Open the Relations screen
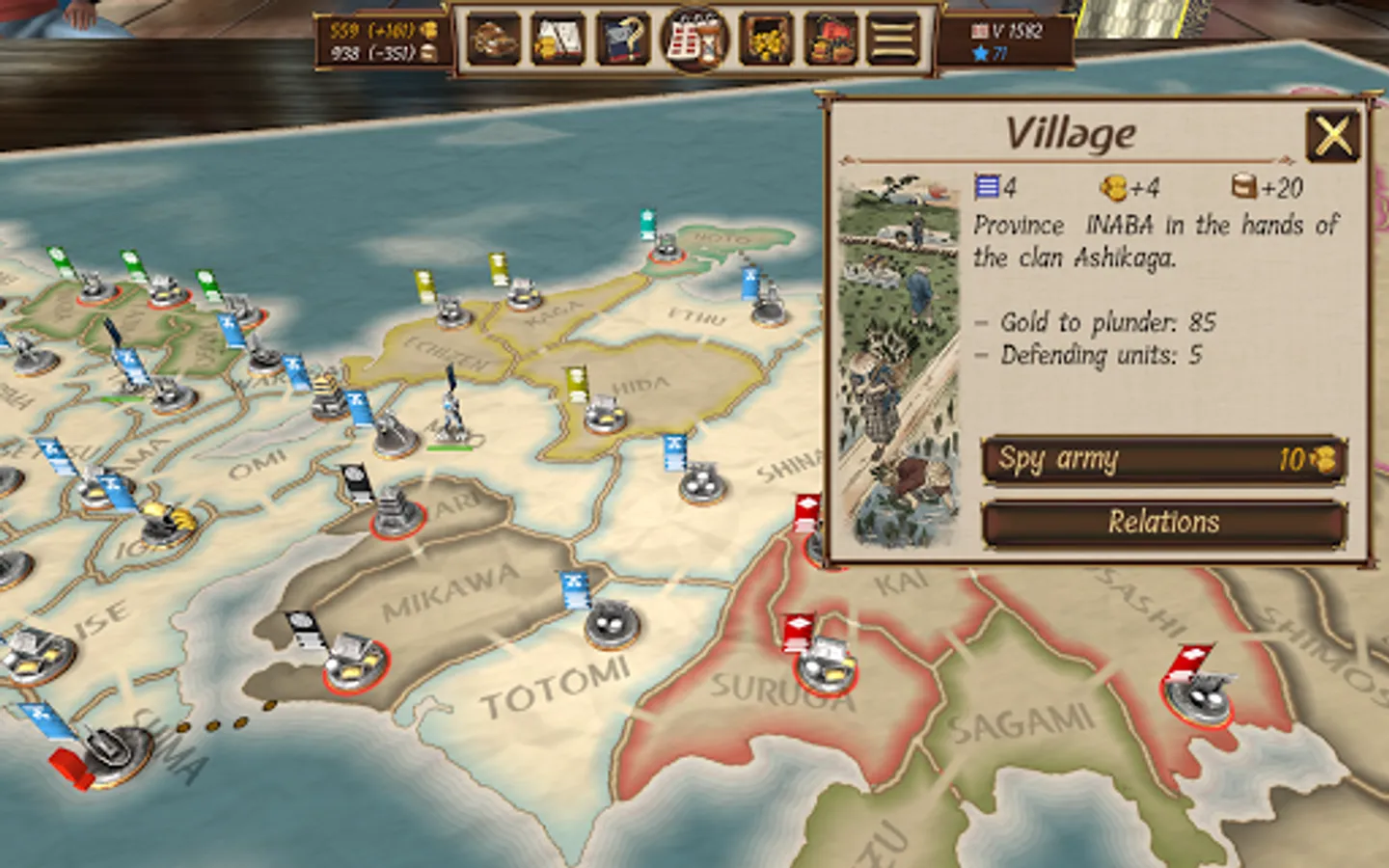Image resolution: width=1389 pixels, height=868 pixels. (x=1163, y=523)
